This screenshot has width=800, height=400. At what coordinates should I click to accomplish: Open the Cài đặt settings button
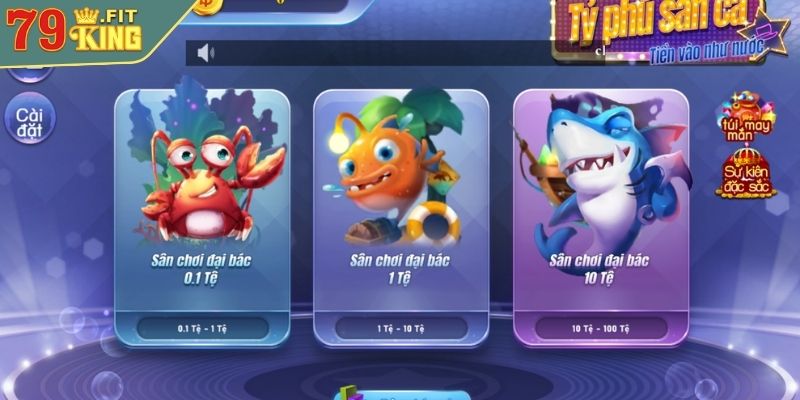30,119
